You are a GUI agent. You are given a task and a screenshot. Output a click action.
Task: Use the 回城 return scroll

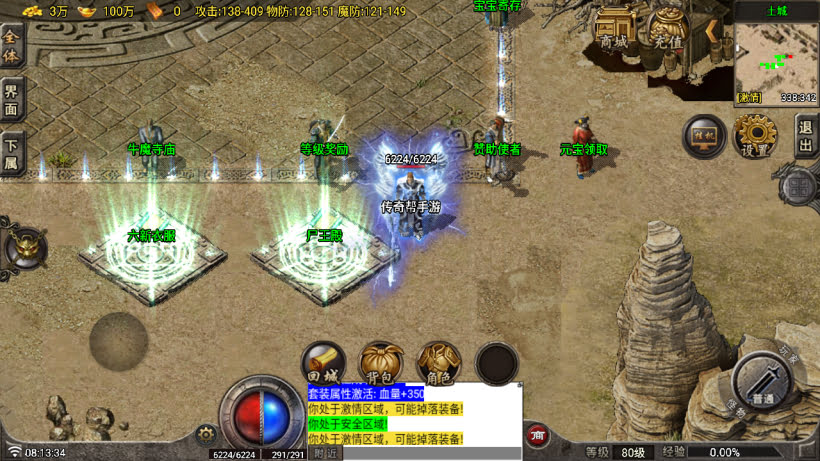324,363
